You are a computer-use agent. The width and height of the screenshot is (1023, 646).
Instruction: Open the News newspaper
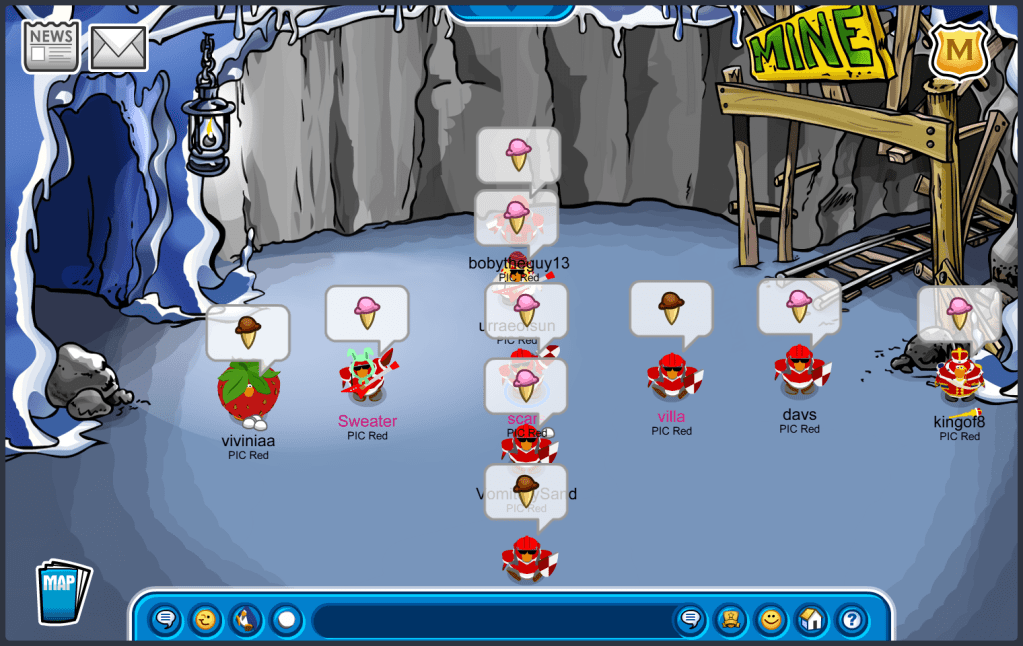point(51,46)
